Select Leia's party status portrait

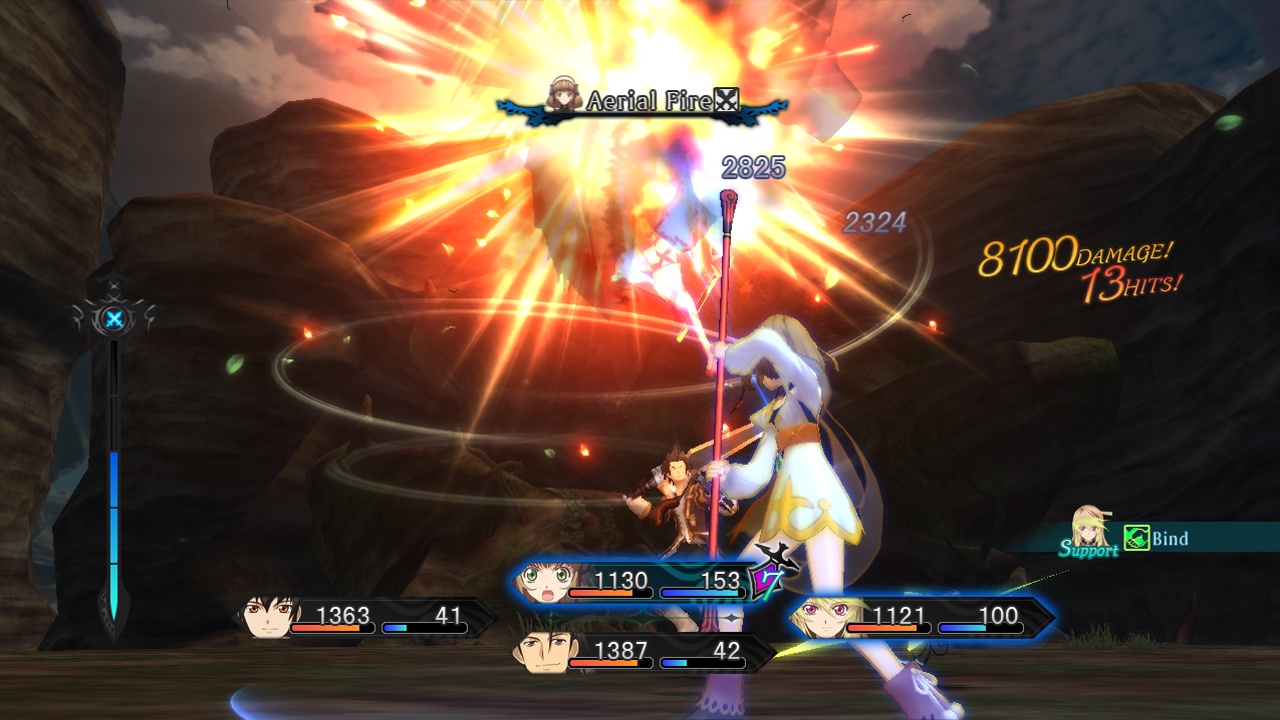pos(542,582)
